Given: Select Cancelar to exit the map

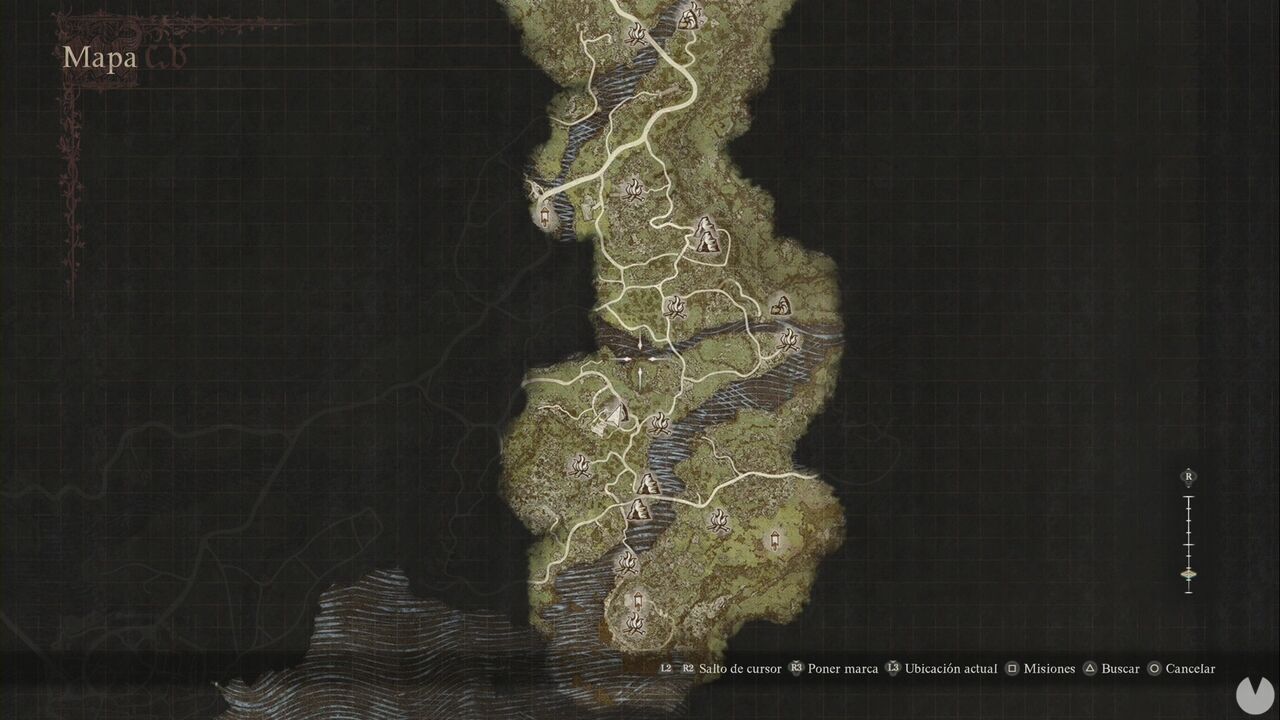Looking at the screenshot, I should [x=1189, y=668].
